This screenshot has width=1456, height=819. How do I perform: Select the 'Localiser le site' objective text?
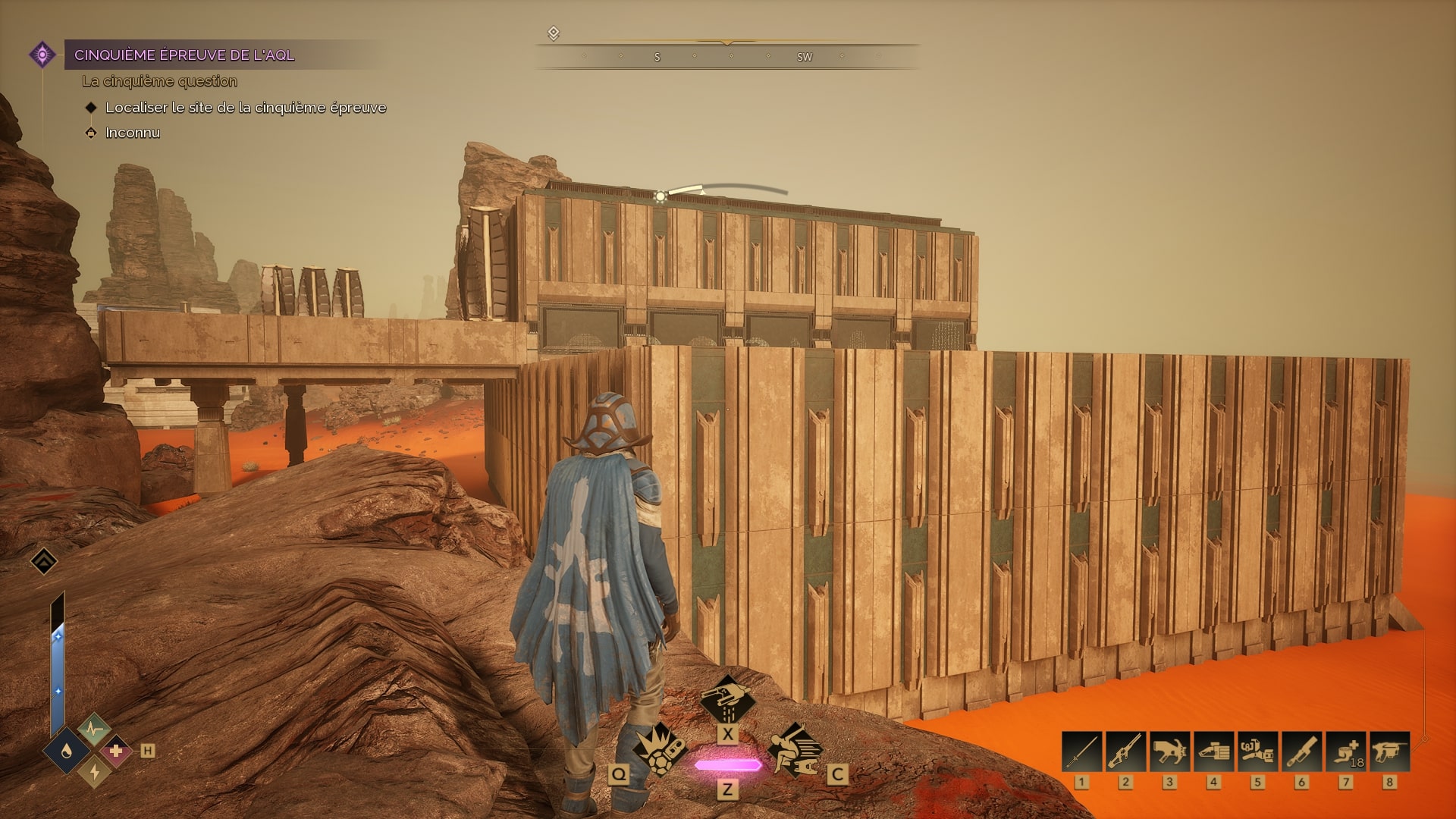(x=246, y=108)
